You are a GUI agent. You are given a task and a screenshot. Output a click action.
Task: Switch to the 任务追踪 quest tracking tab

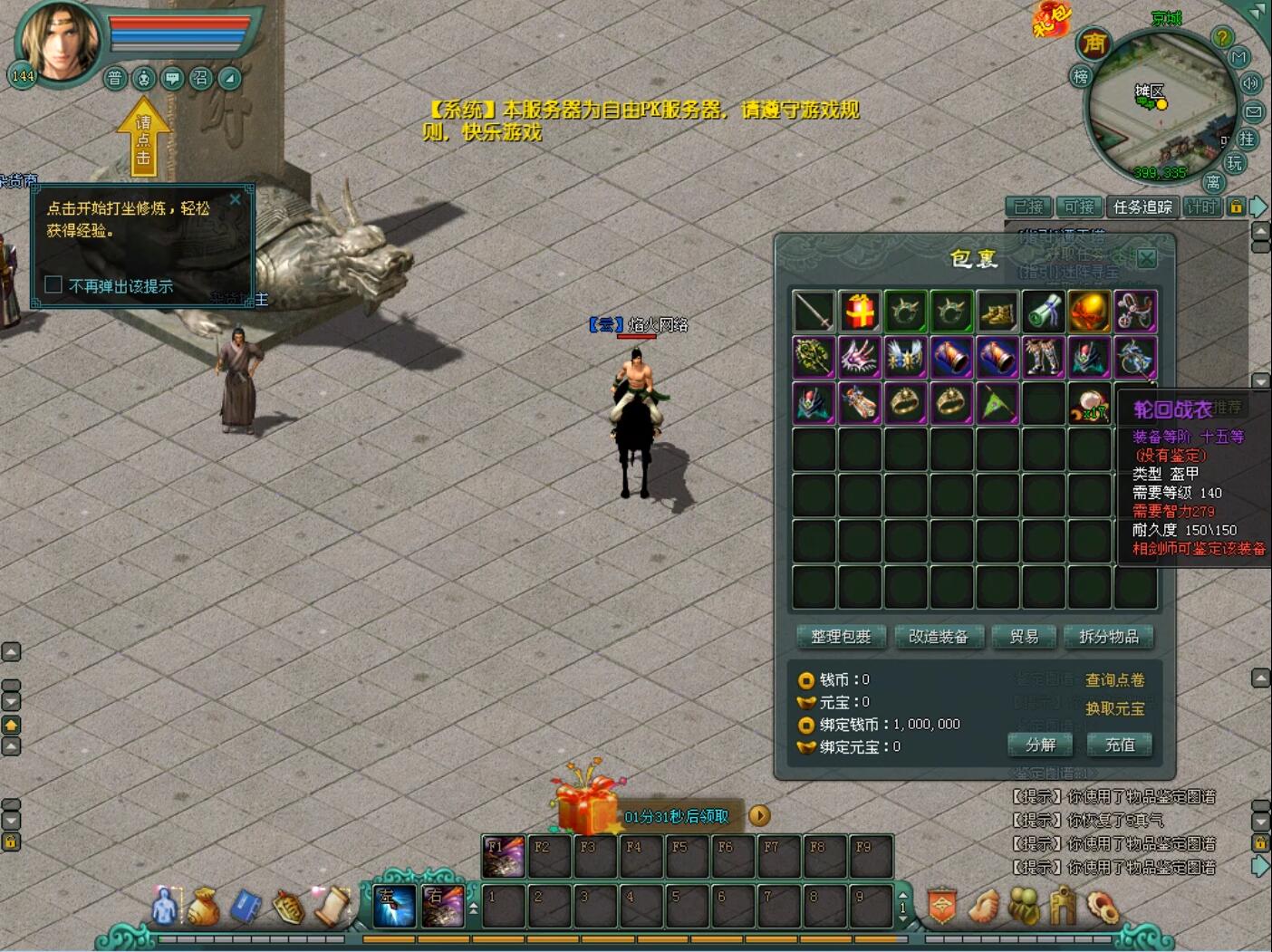1142,207
